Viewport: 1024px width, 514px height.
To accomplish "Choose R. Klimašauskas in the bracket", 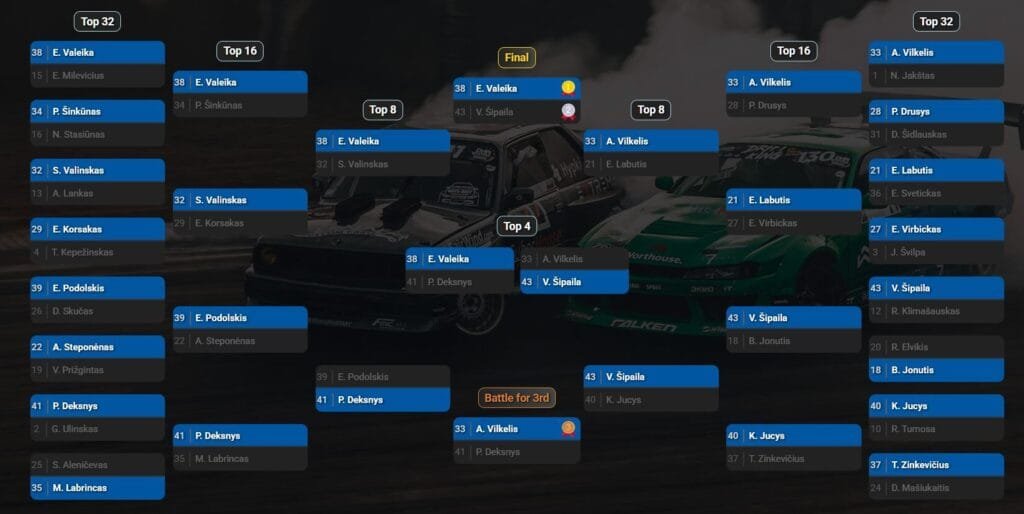I will [936, 312].
